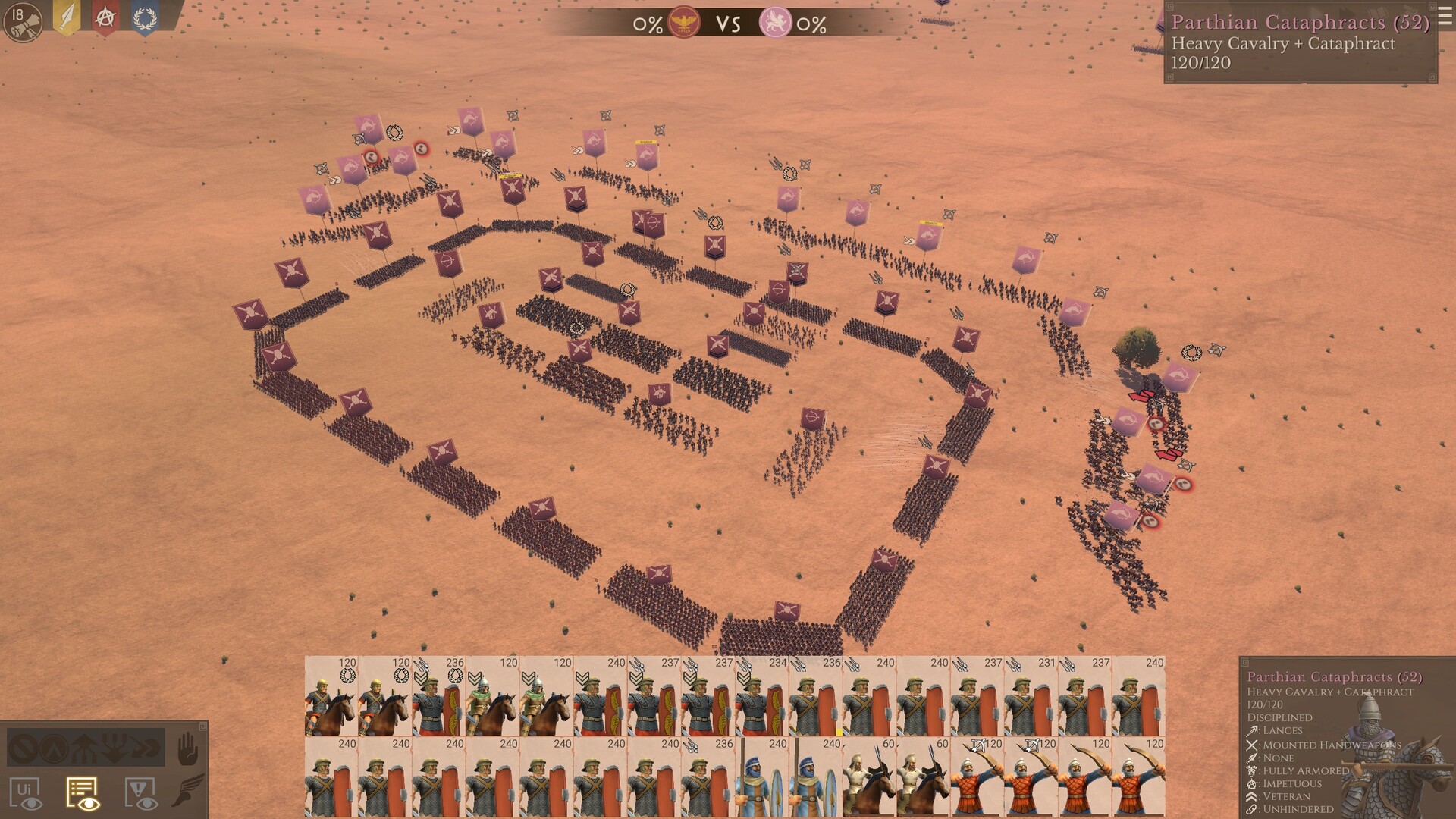
Task: Select the yellow spearhead banner
Action: pos(67,18)
